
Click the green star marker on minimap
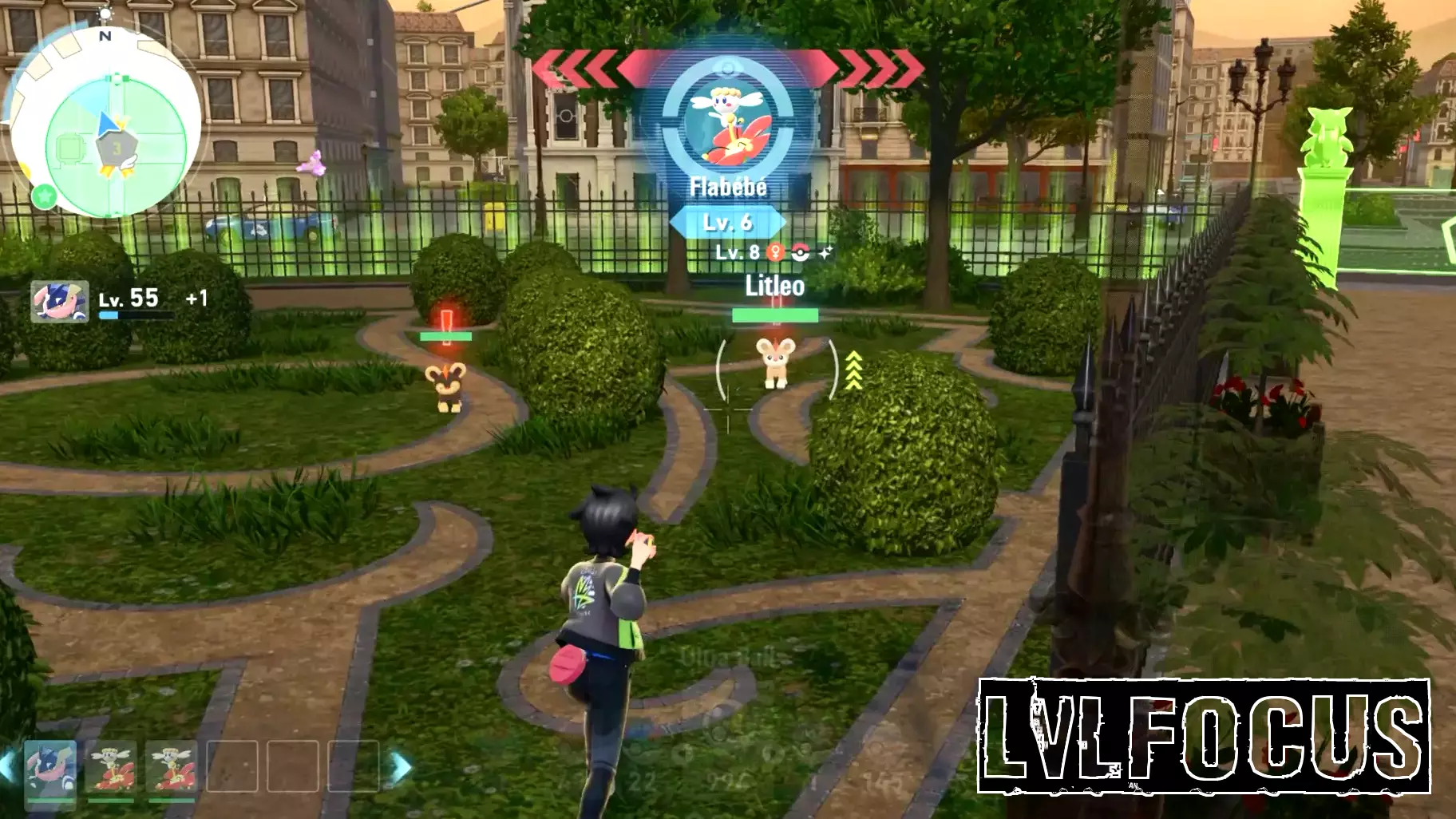[45, 195]
